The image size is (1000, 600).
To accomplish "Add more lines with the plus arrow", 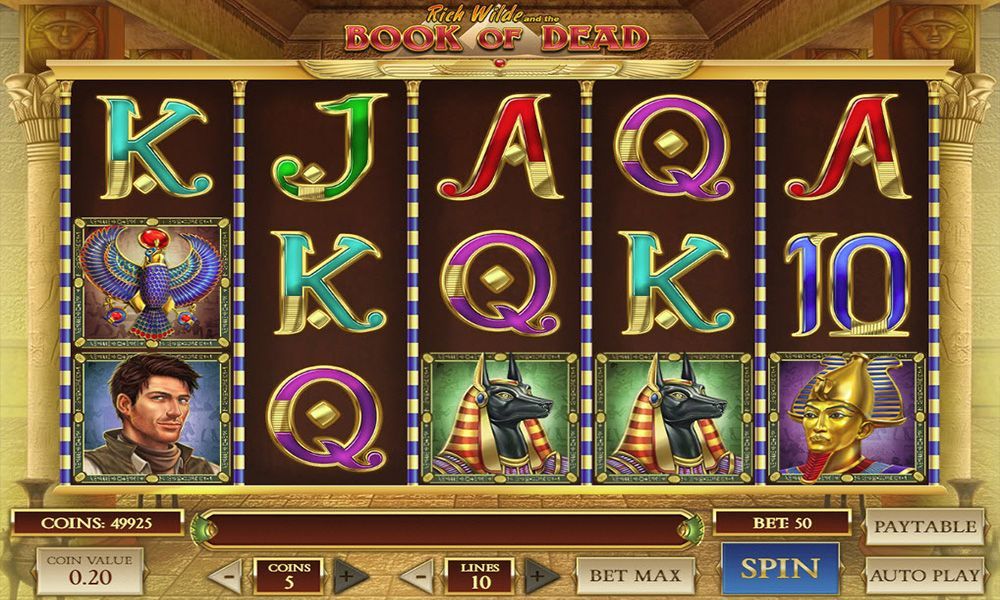I will [541, 576].
